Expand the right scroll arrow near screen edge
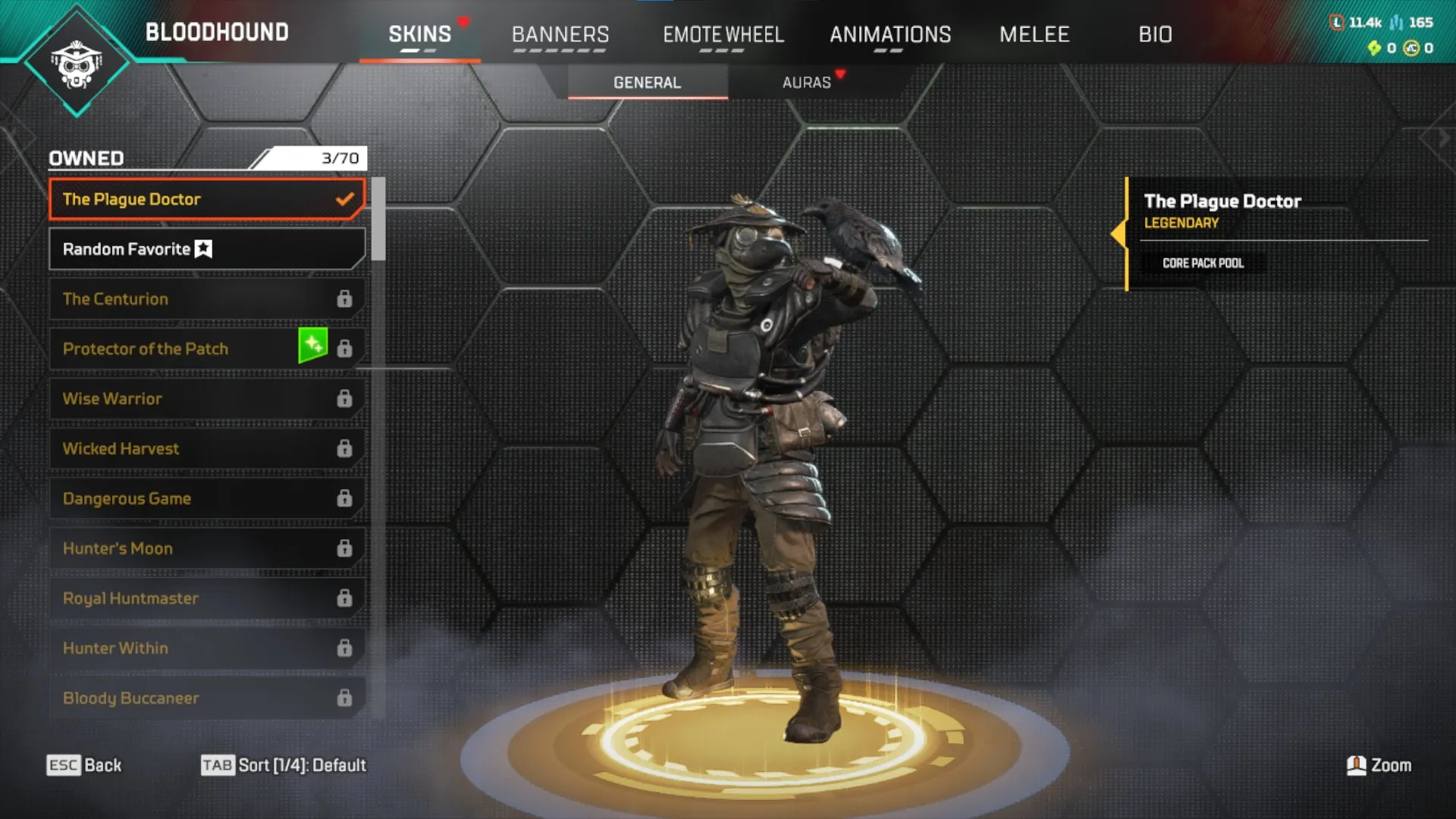Screen dimensions: 1456x819 [1444, 136]
